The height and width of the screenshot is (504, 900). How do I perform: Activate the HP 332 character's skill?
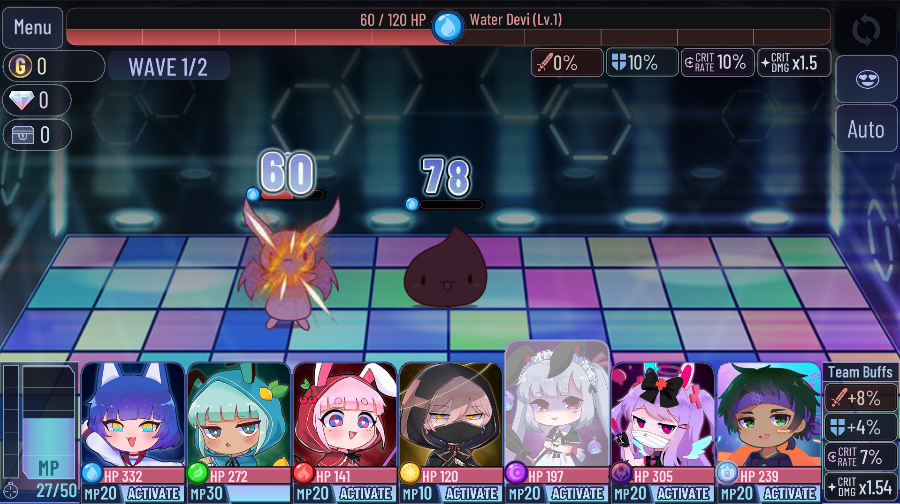point(155,494)
